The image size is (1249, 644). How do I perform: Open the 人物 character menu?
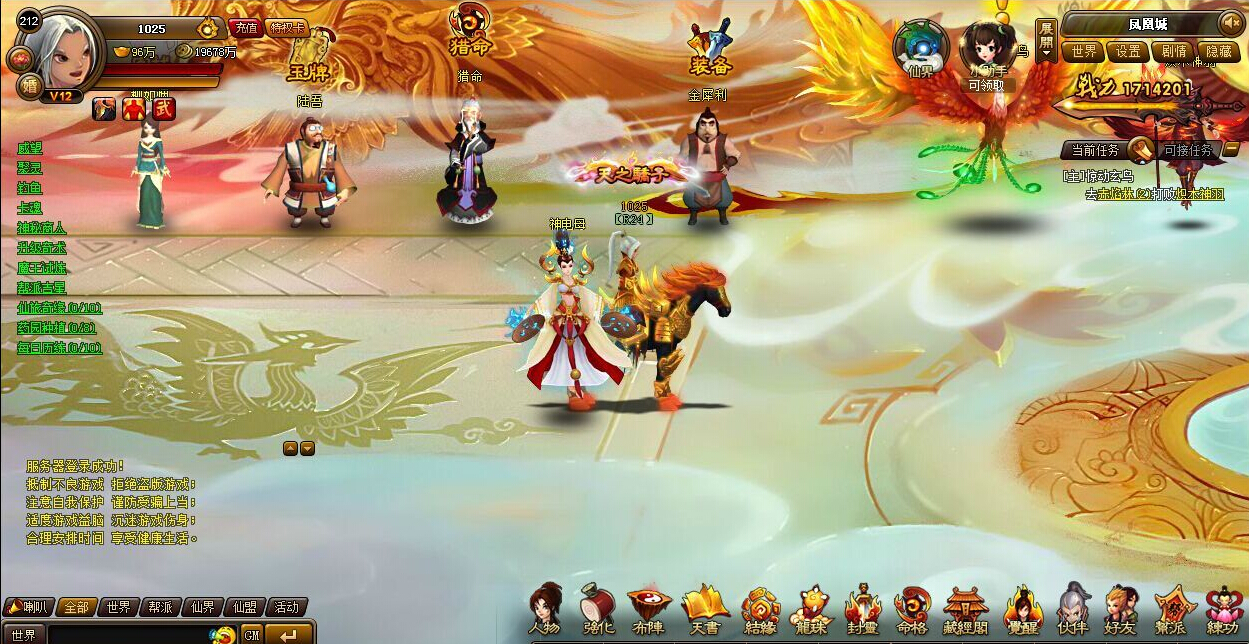(545, 609)
